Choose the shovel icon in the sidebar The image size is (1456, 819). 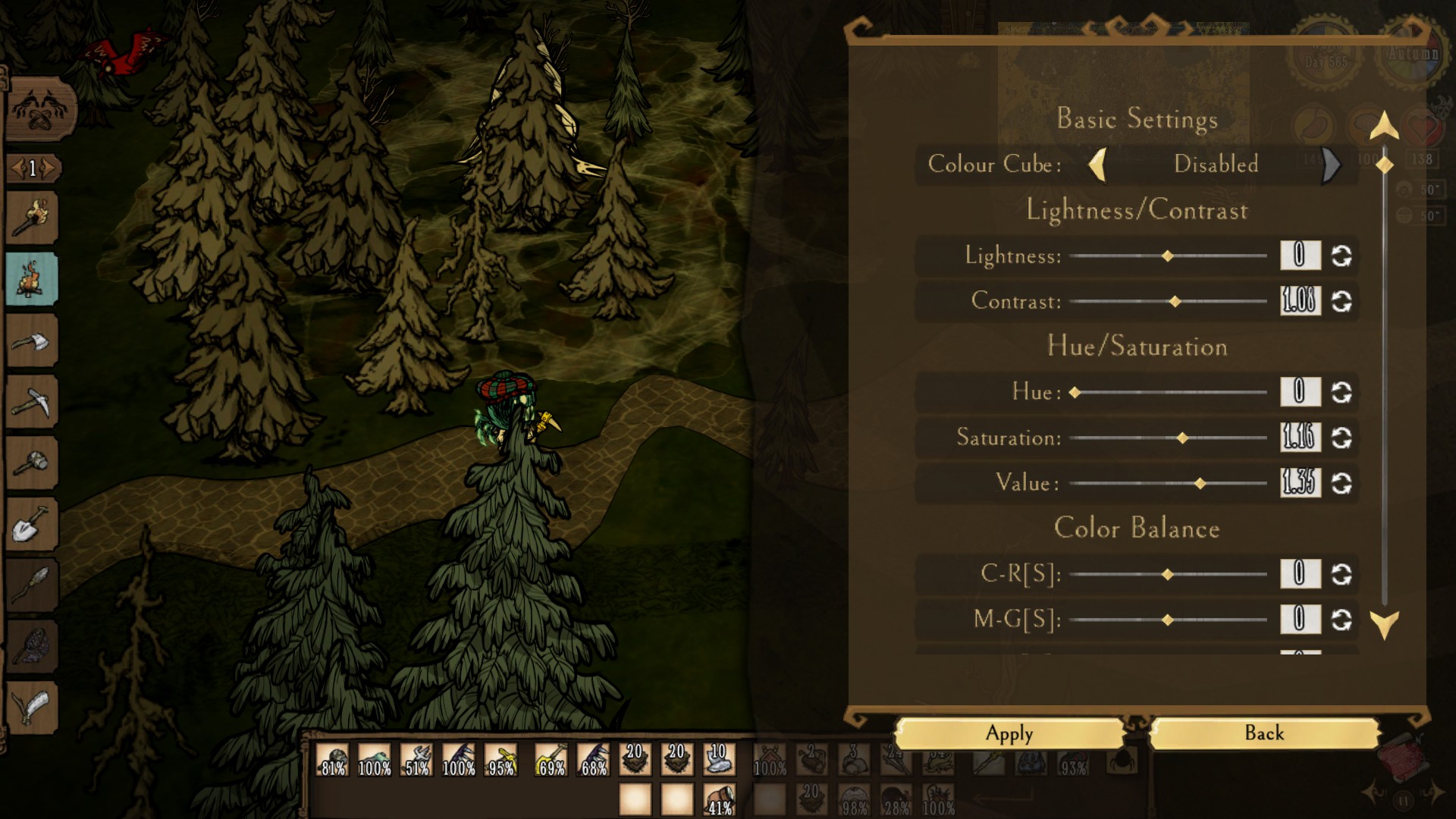(30, 522)
